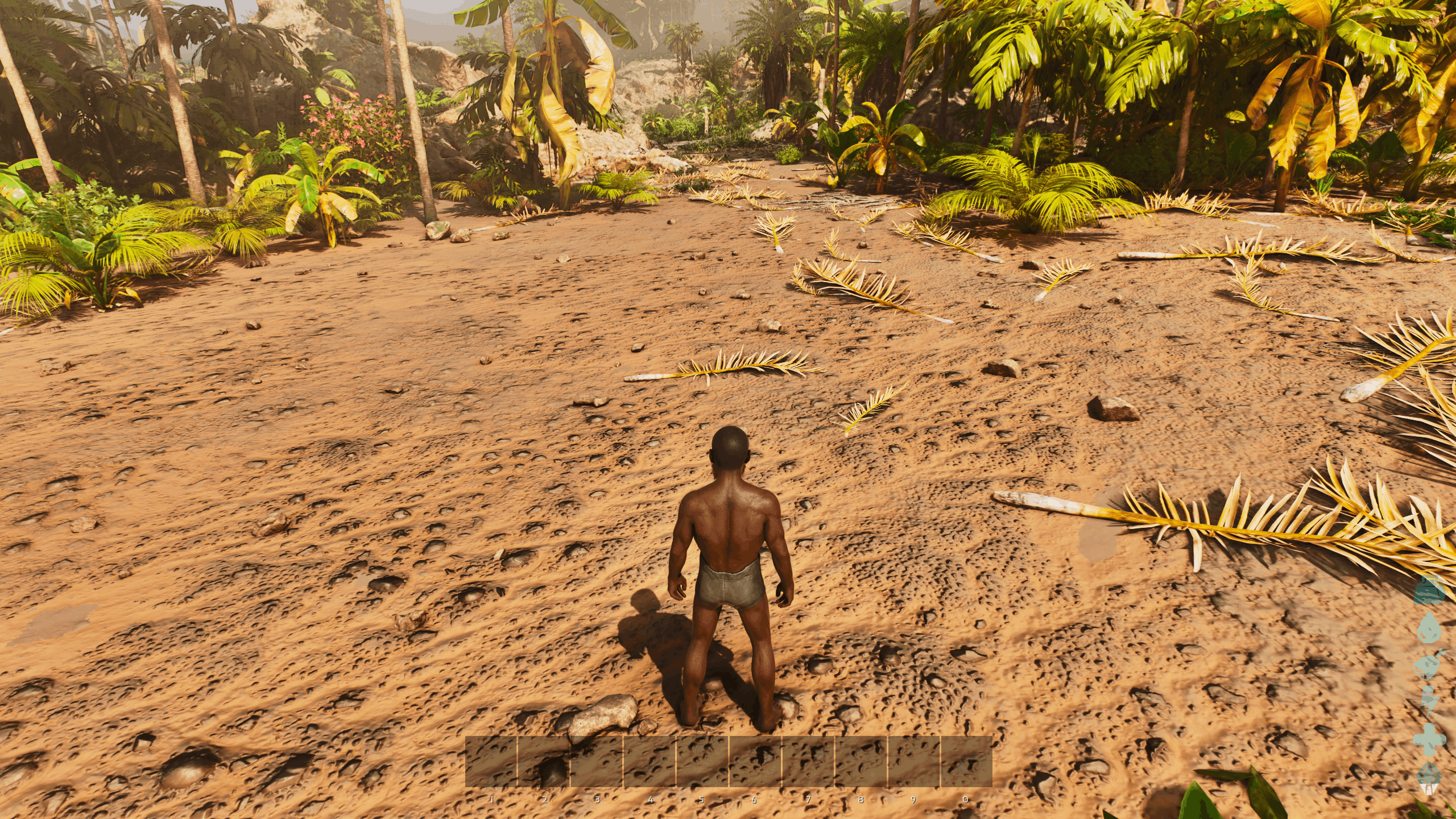Viewport: 1456px width, 819px height.
Task: Activate the hotbar slot labeled 0
Action: click(967, 762)
